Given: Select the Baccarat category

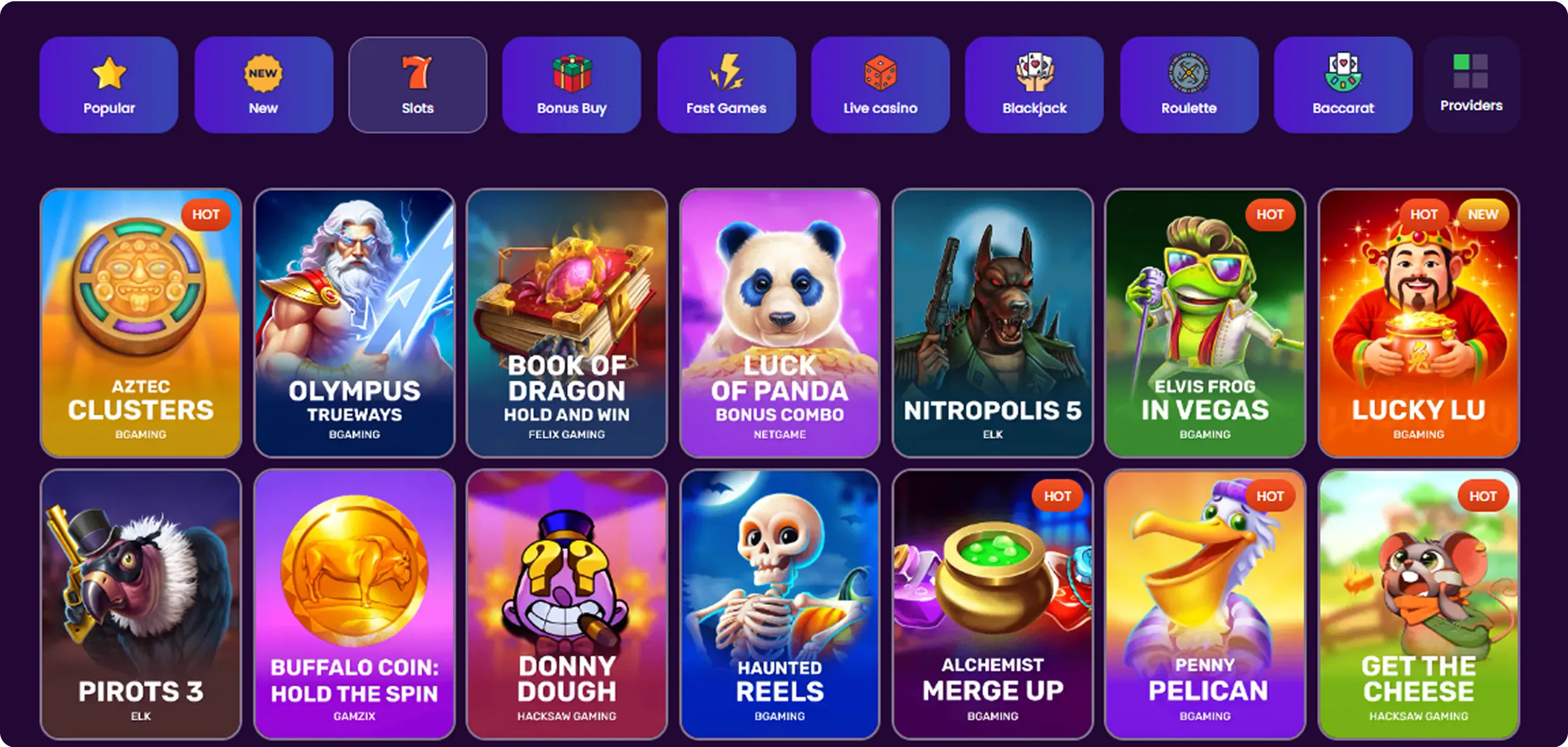Looking at the screenshot, I should pyautogui.click(x=1343, y=85).
